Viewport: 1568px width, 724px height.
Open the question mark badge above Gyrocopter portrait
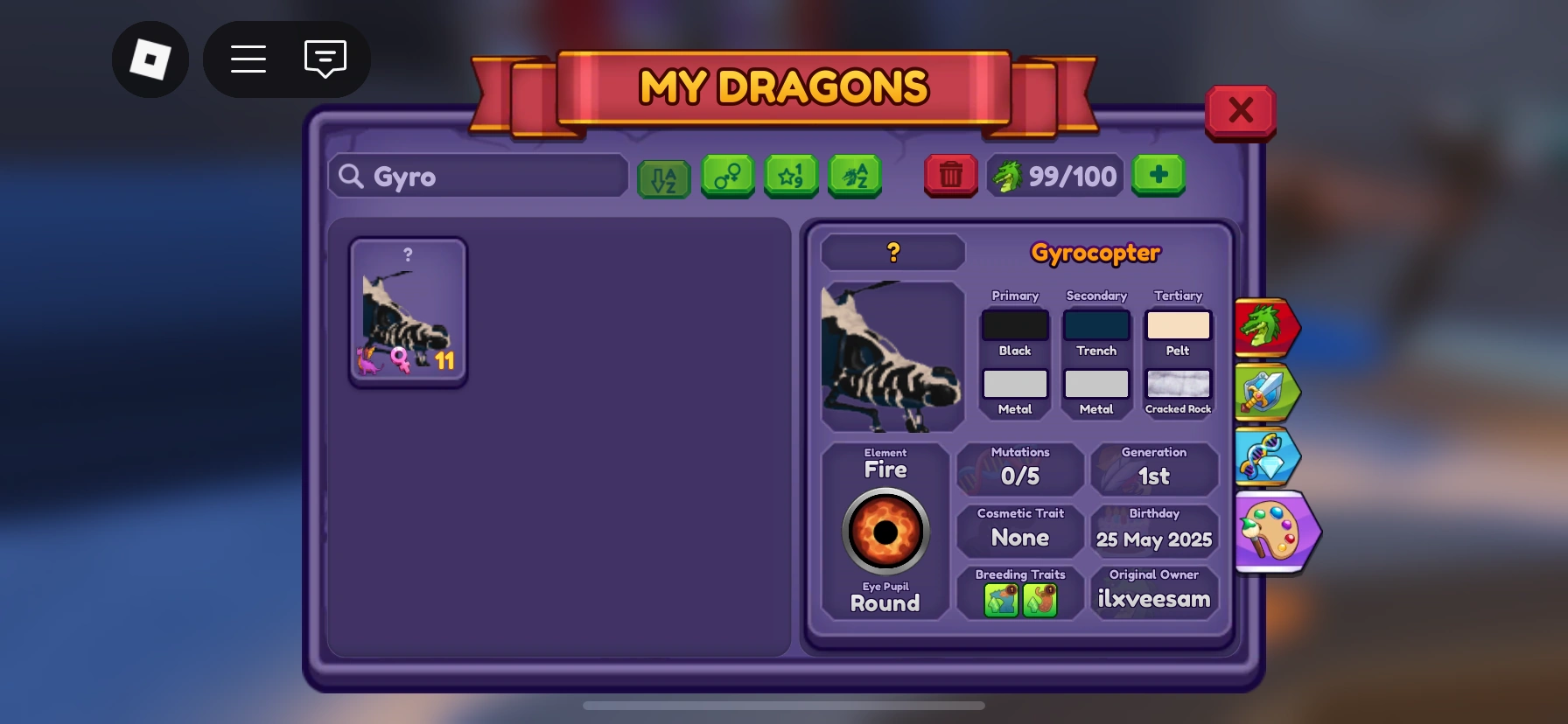892,252
